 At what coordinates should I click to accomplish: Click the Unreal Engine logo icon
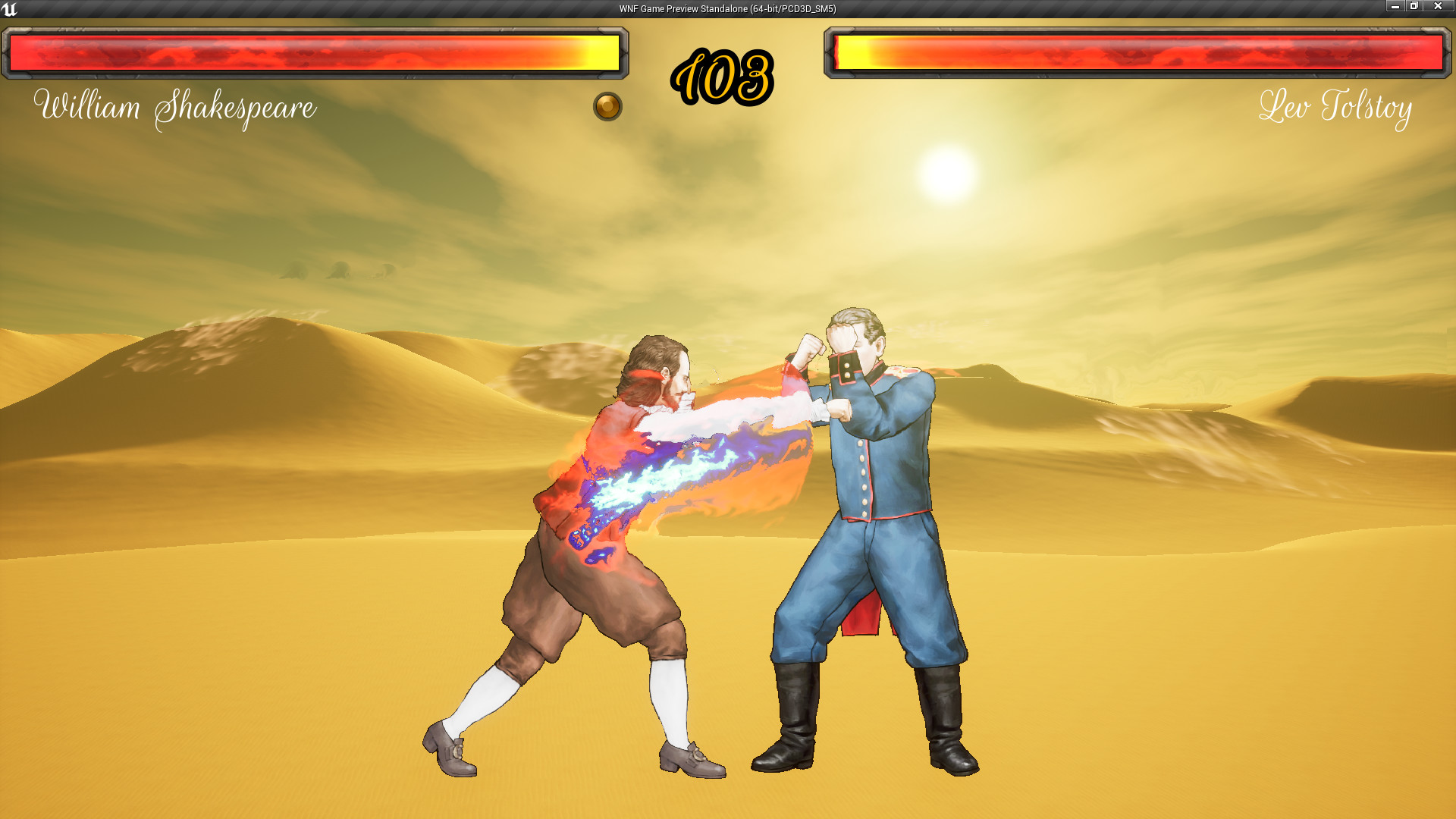tap(11, 8)
